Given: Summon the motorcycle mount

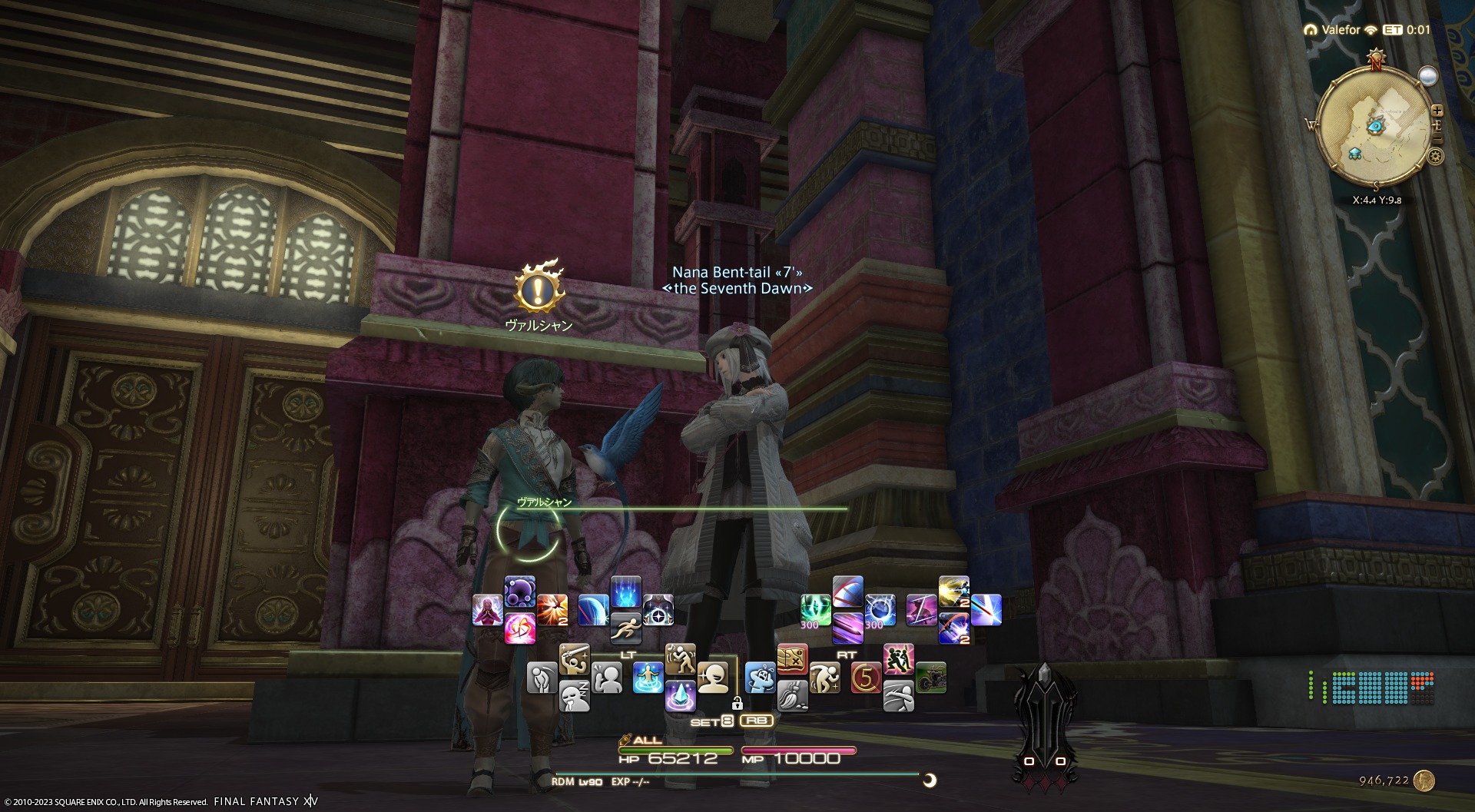Looking at the screenshot, I should pos(930,678).
